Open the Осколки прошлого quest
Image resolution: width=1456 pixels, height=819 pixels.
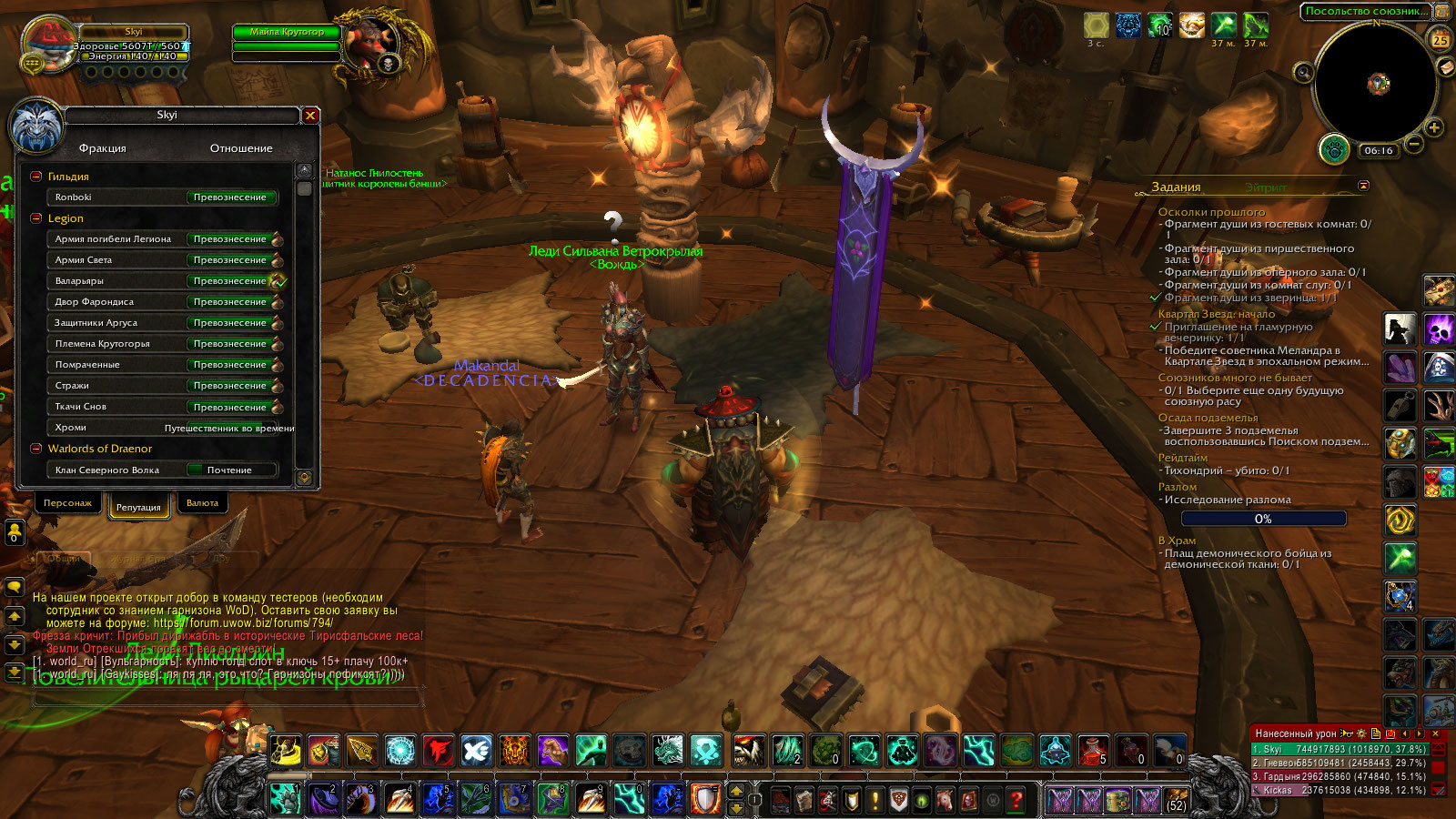[x=1211, y=212]
